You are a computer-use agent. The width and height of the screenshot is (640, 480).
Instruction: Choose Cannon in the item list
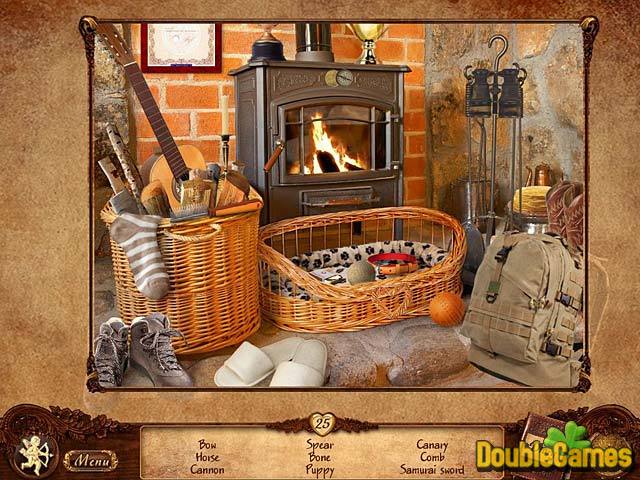pyautogui.click(x=207, y=469)
